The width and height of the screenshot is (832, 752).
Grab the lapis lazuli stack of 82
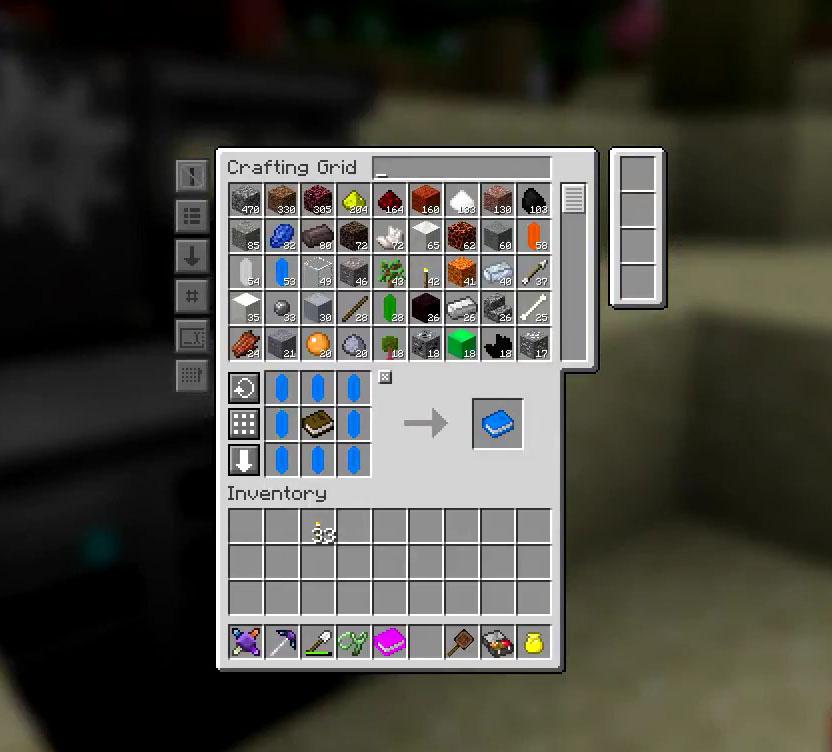pos(282,237)
